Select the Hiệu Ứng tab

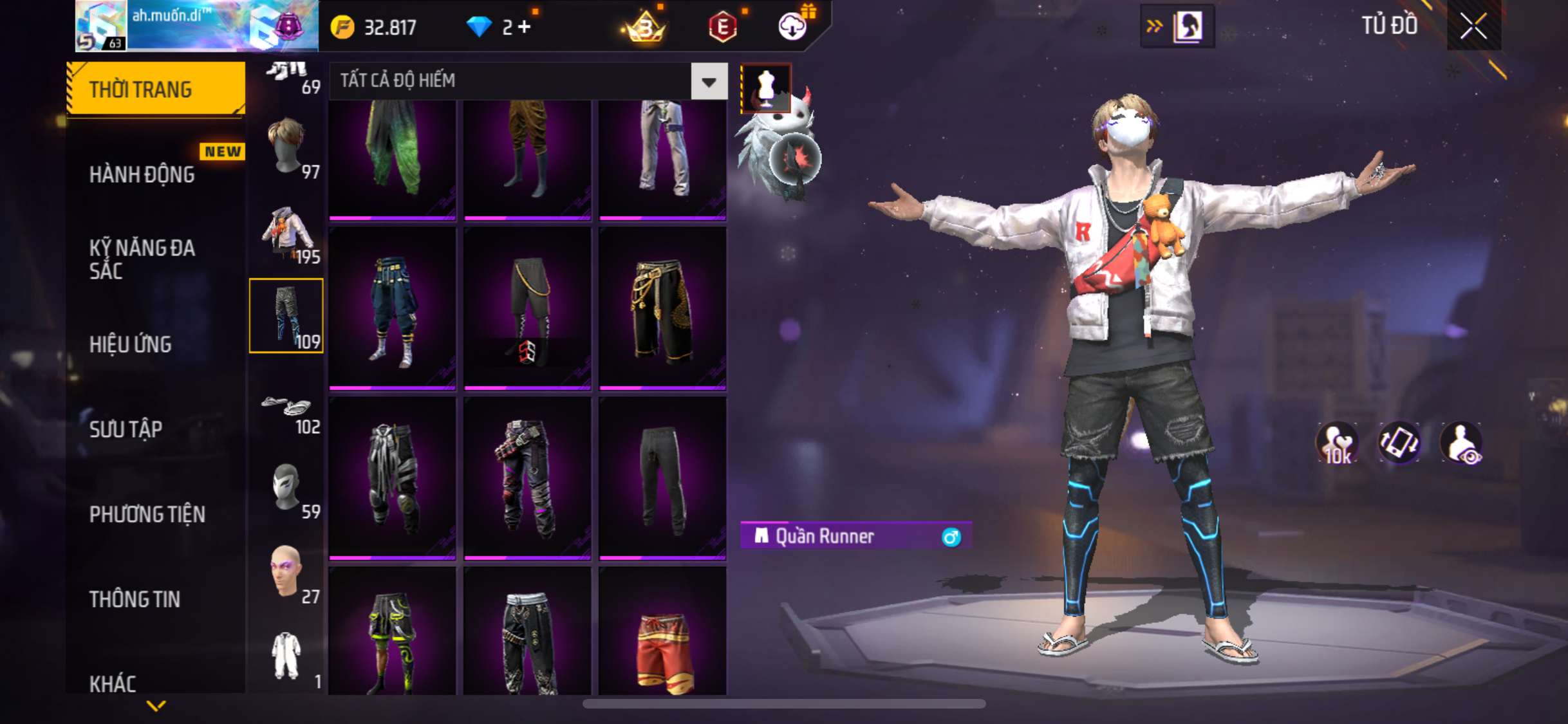[x=131, y=344]
